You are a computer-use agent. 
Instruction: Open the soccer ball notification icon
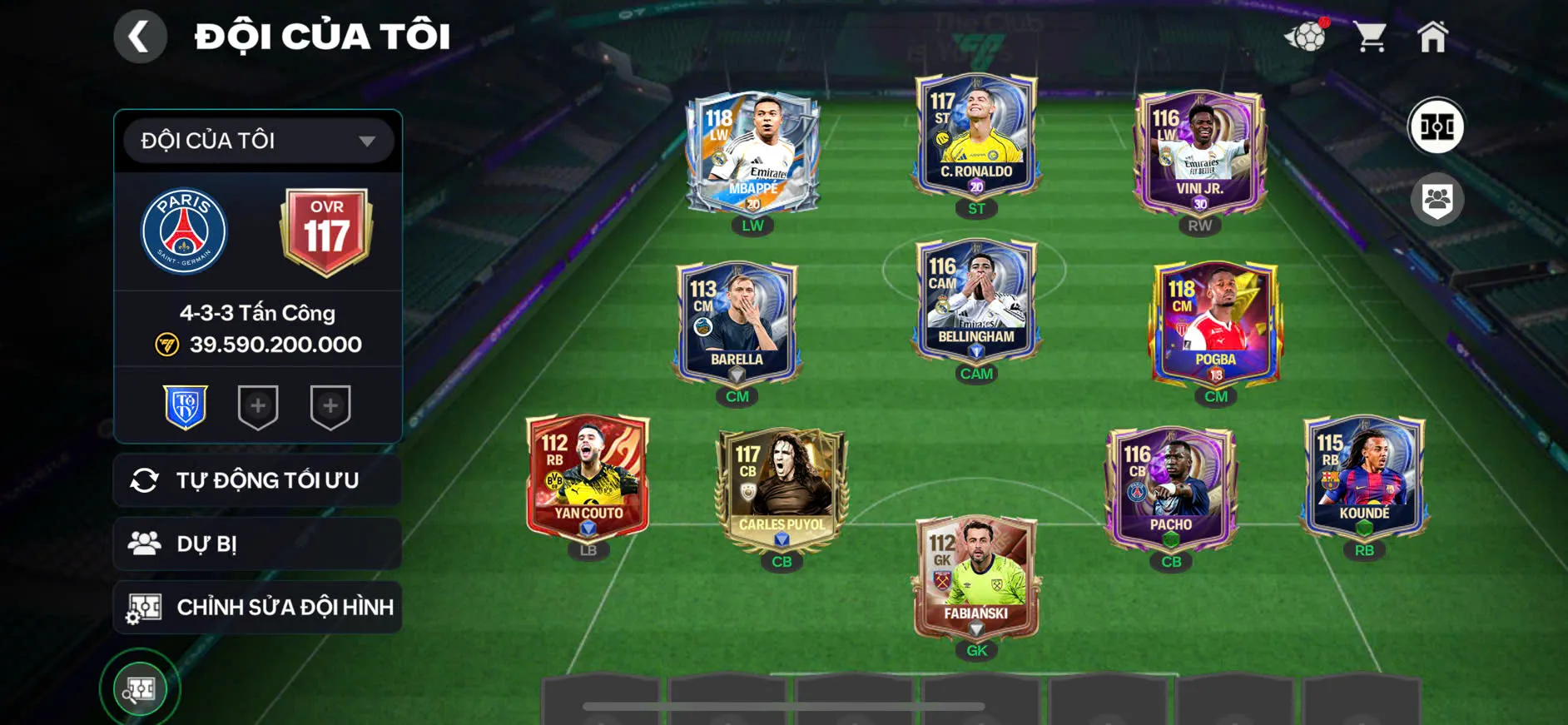pyautogui.click(x=1307, y=37)
